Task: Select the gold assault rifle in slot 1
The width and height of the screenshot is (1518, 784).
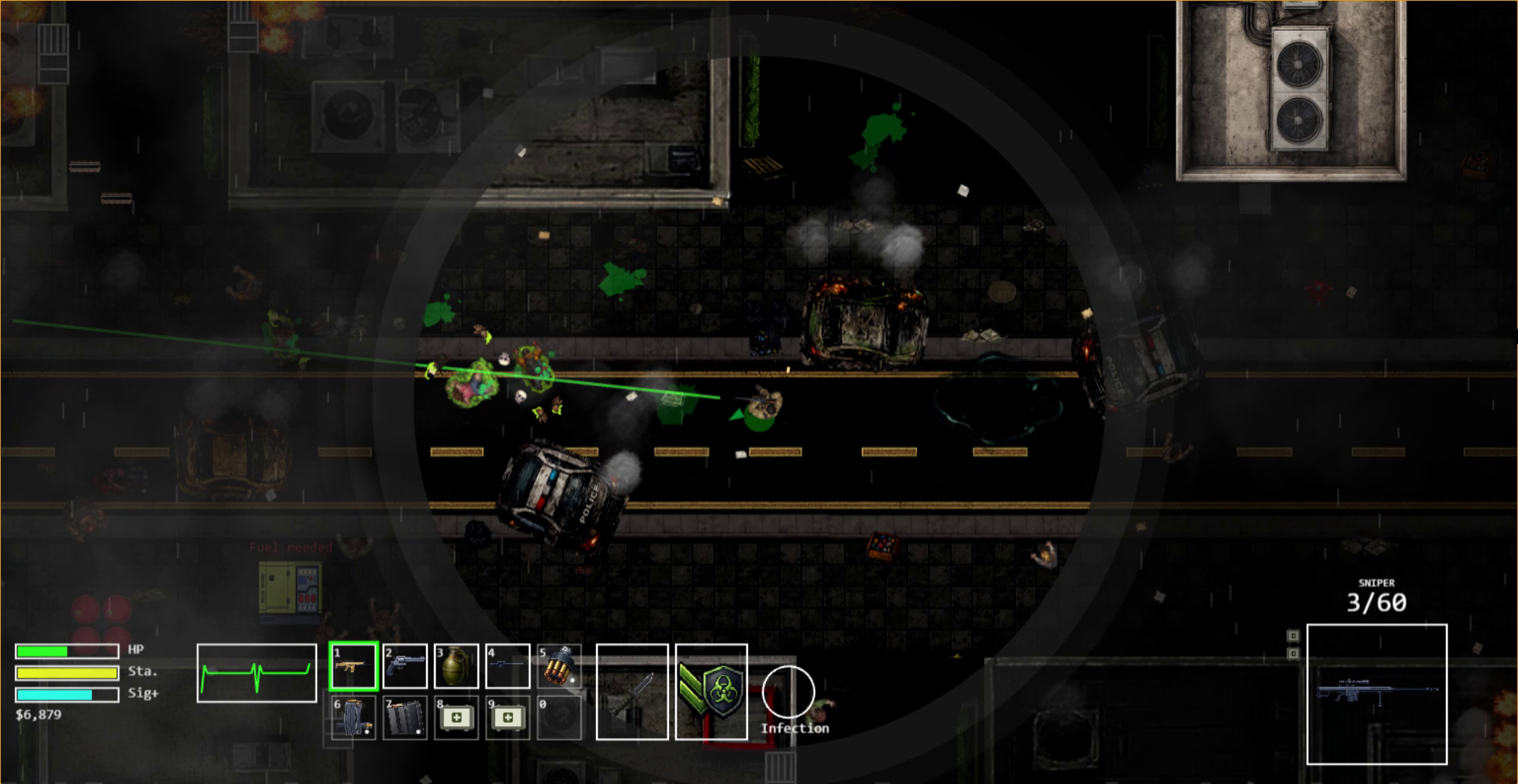Action: 353,666
